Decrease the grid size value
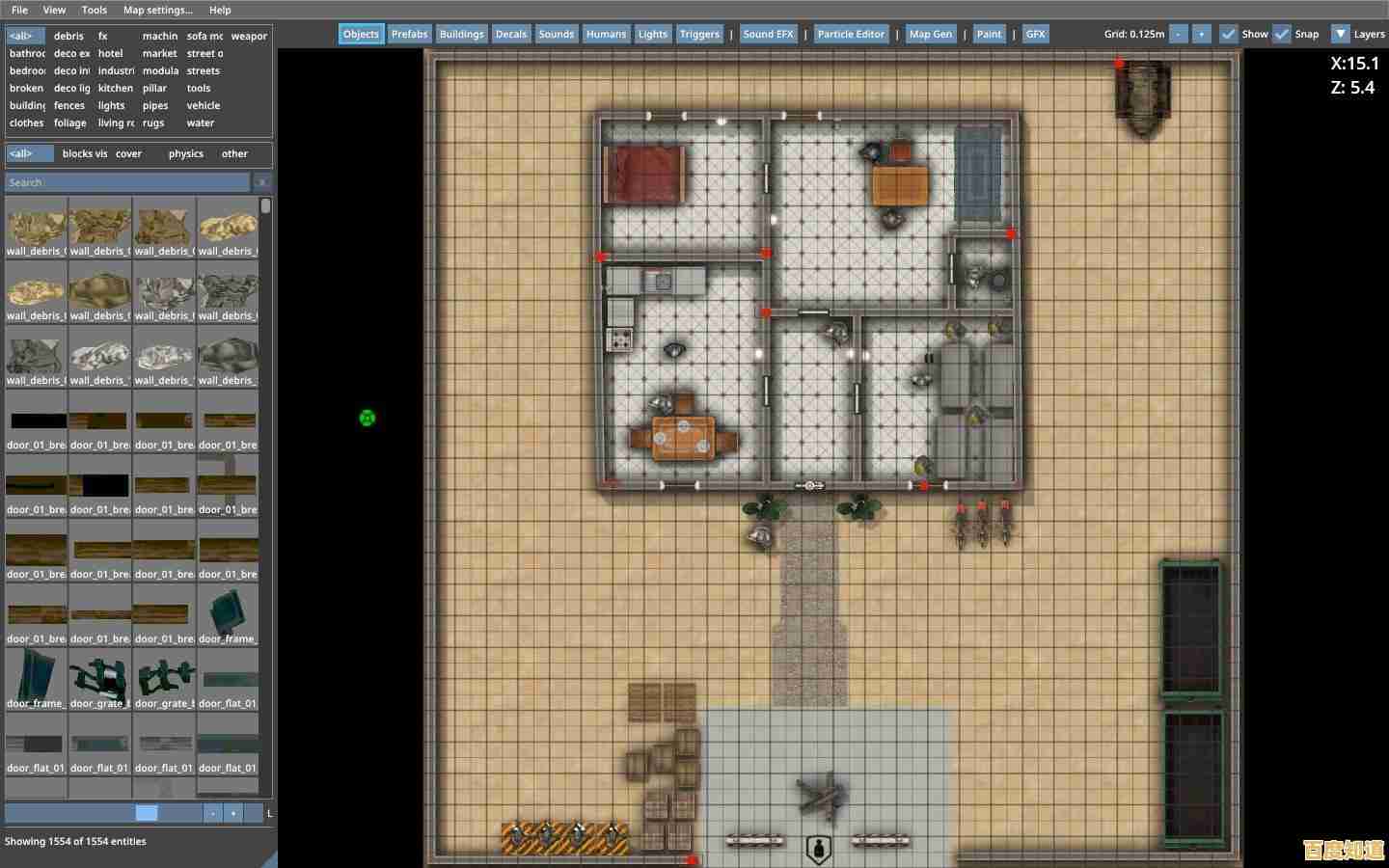The width and height of the screenshot is (1389, 868). coord(1177,34)
